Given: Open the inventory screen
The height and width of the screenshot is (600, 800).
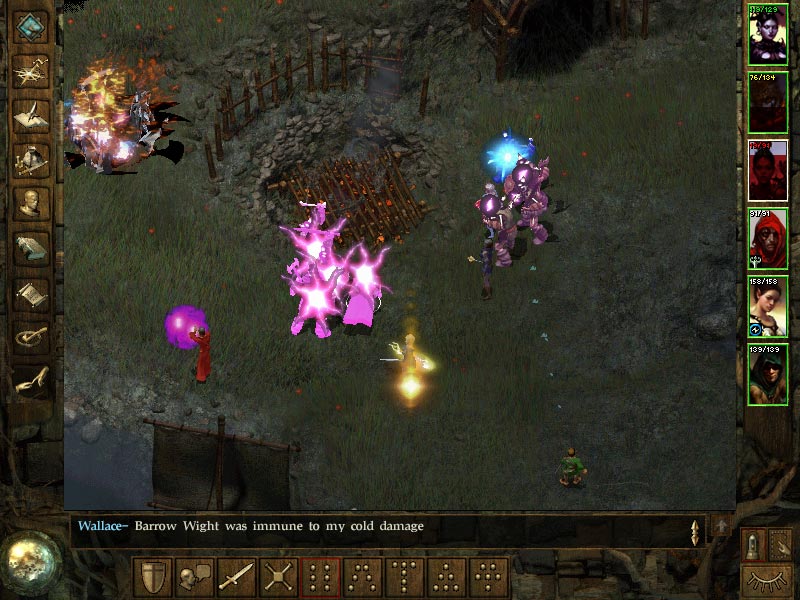Looking at the screenshot, I should 31,158.
